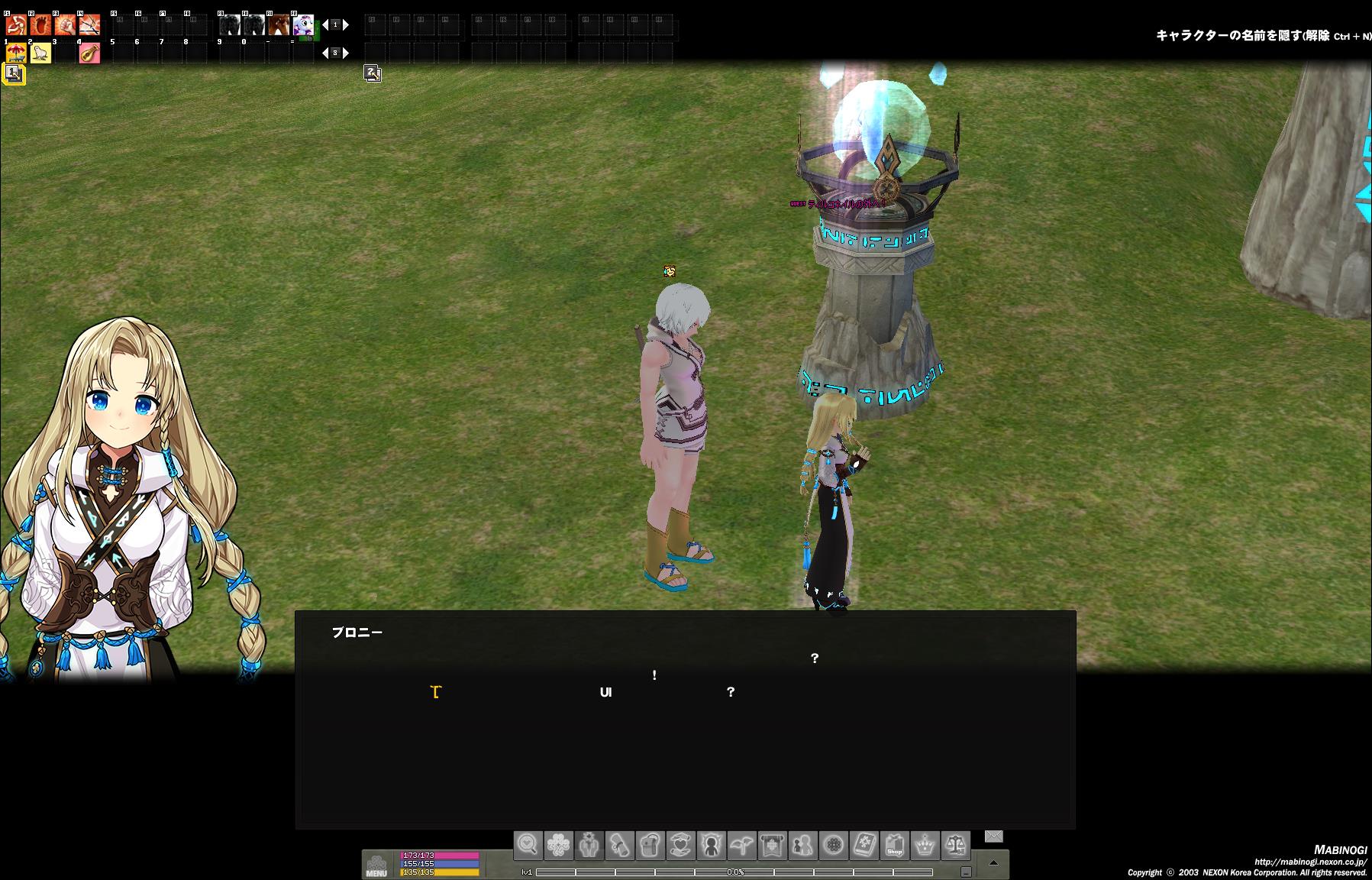Image resolution: width=1372 pixels, height=880 pixels.
Task: Minimize the experience bar with the dash button
Action: pos(966,872)
